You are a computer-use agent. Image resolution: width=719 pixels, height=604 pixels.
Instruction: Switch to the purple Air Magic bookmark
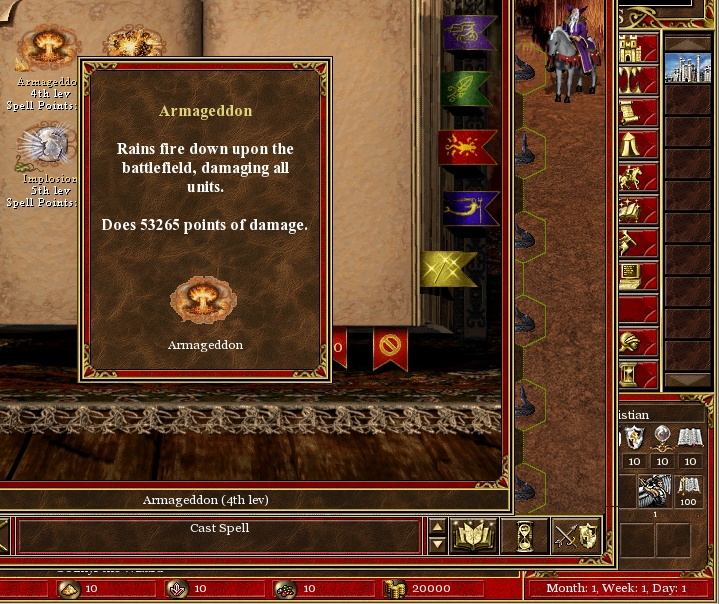tap(469, 31)
